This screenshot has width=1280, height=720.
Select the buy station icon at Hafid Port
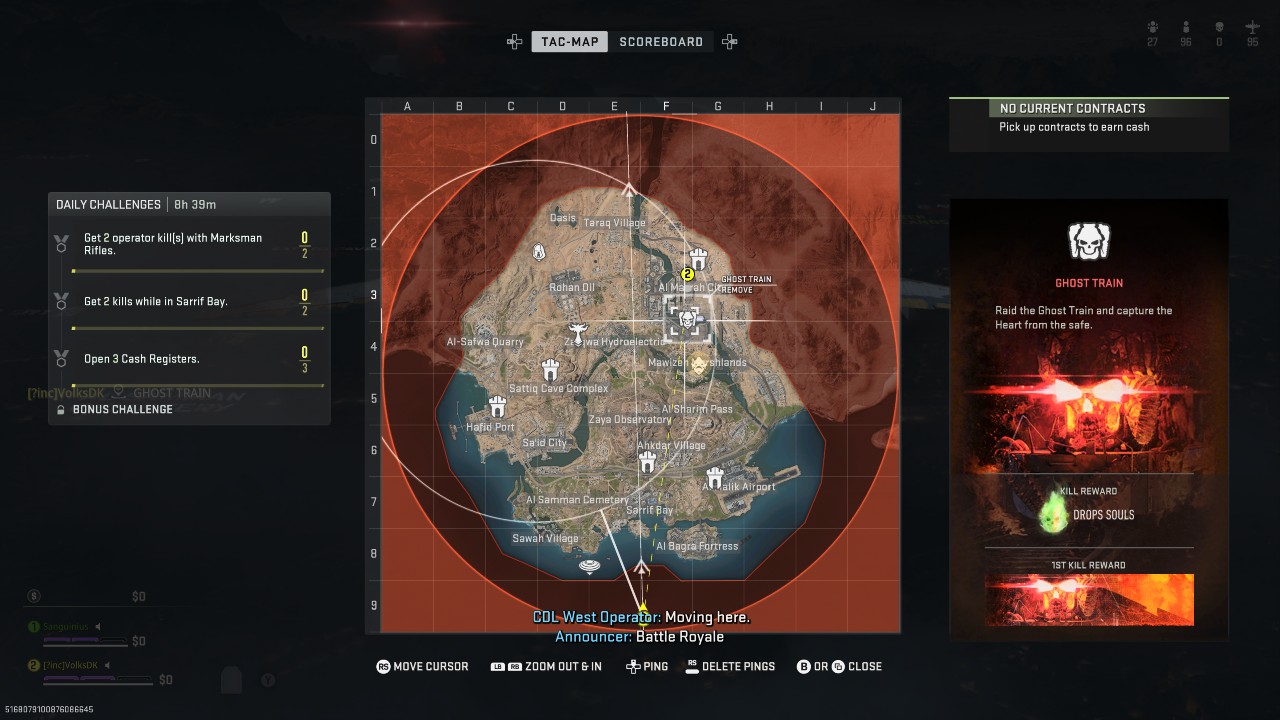[x=497, y=405]
